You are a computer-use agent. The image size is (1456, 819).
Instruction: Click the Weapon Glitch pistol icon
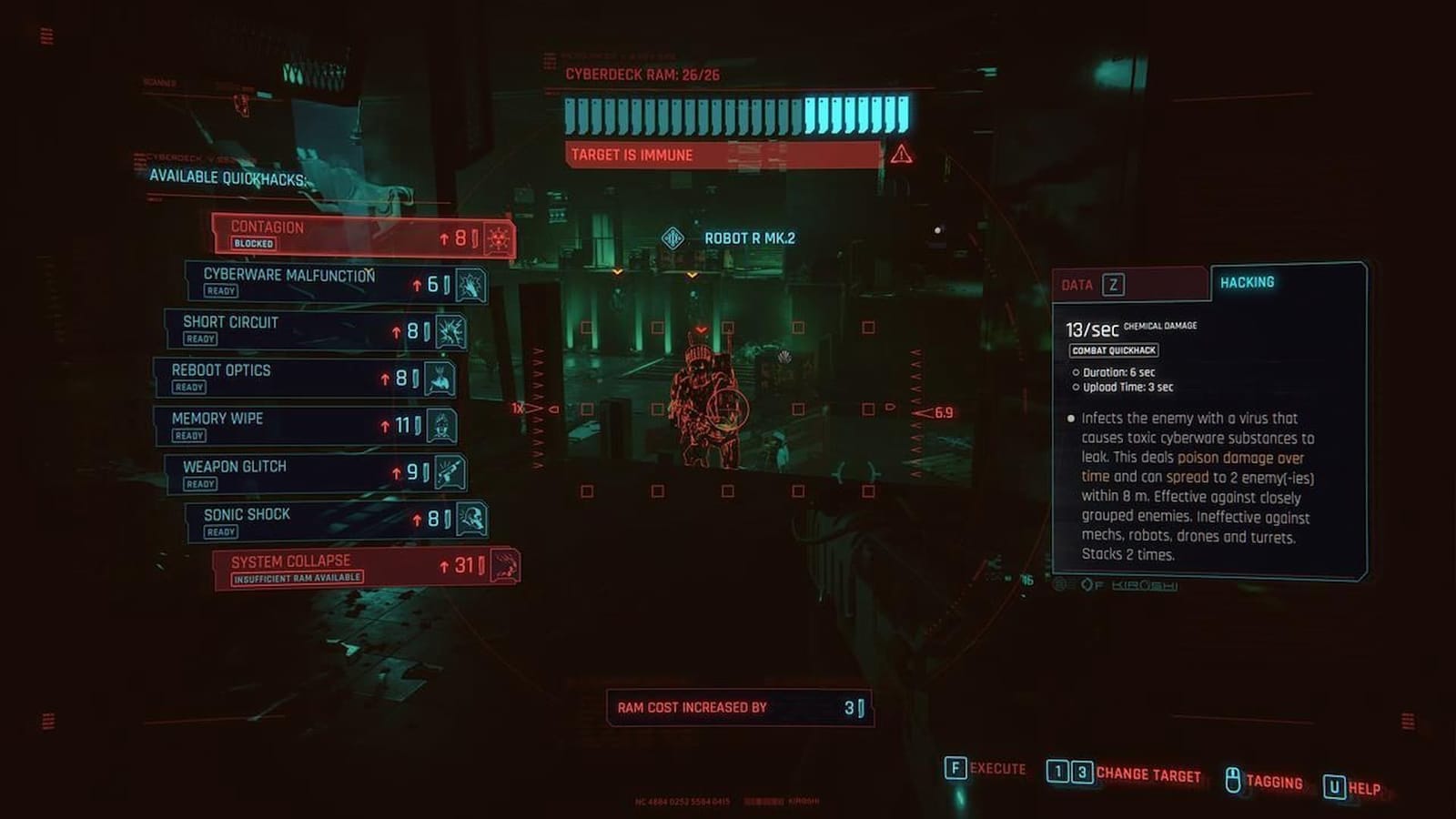[452, 472]
